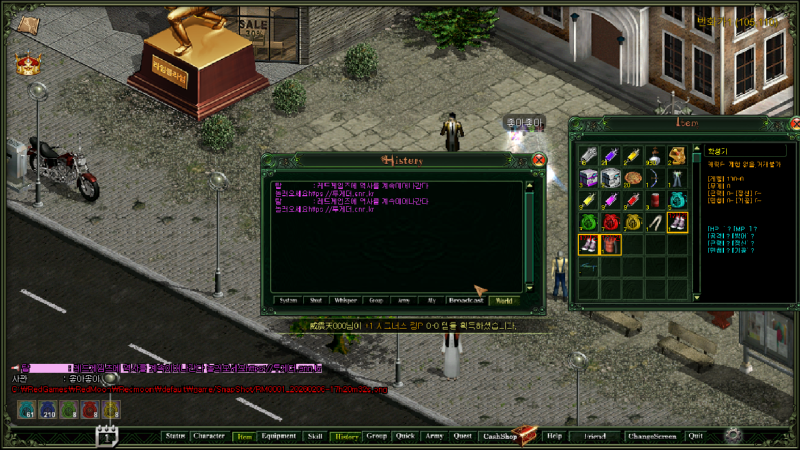Screen dimensions: 800x450
Task: Open the Equipment window
Action: point(278,436)
